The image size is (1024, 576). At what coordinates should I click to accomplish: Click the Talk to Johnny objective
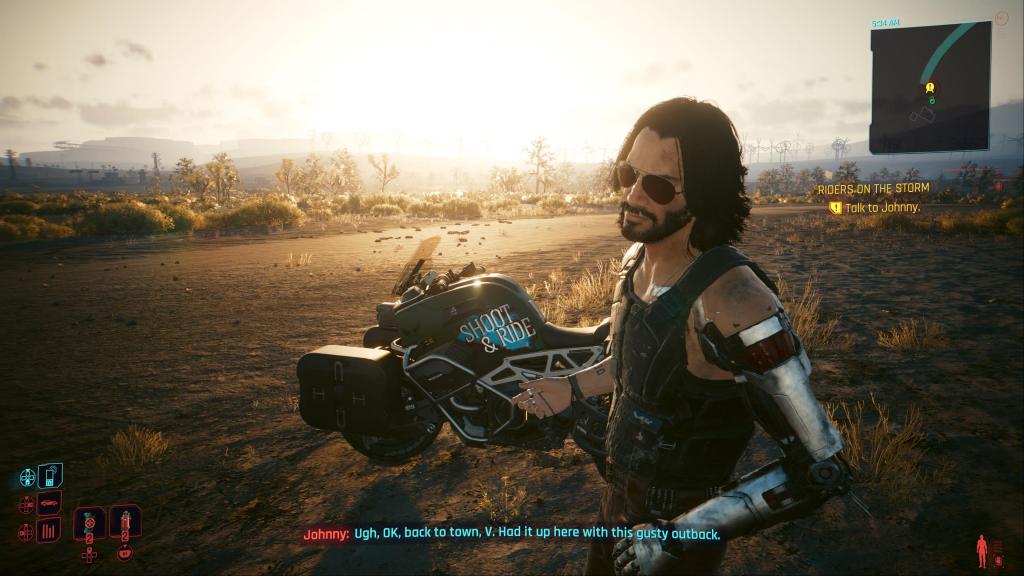[x=882, y=207]
